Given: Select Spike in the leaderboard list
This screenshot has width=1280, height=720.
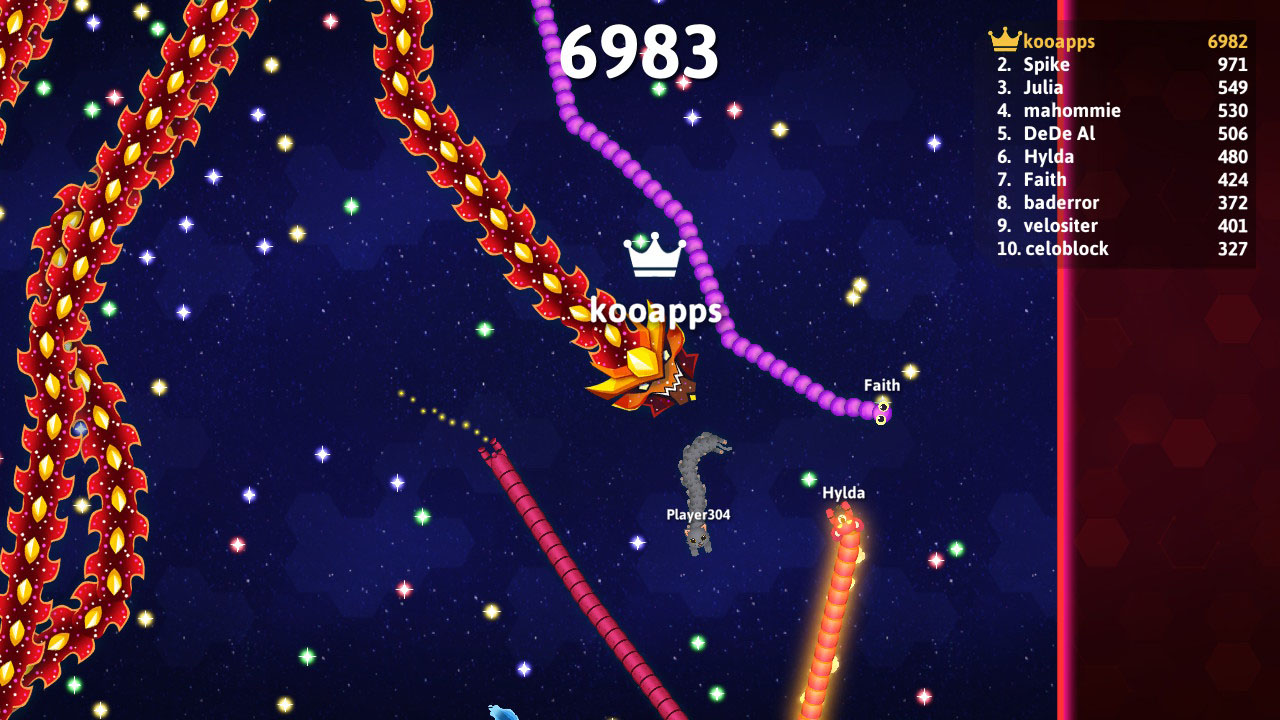Looking at the screenshot, I should 1048,64.
